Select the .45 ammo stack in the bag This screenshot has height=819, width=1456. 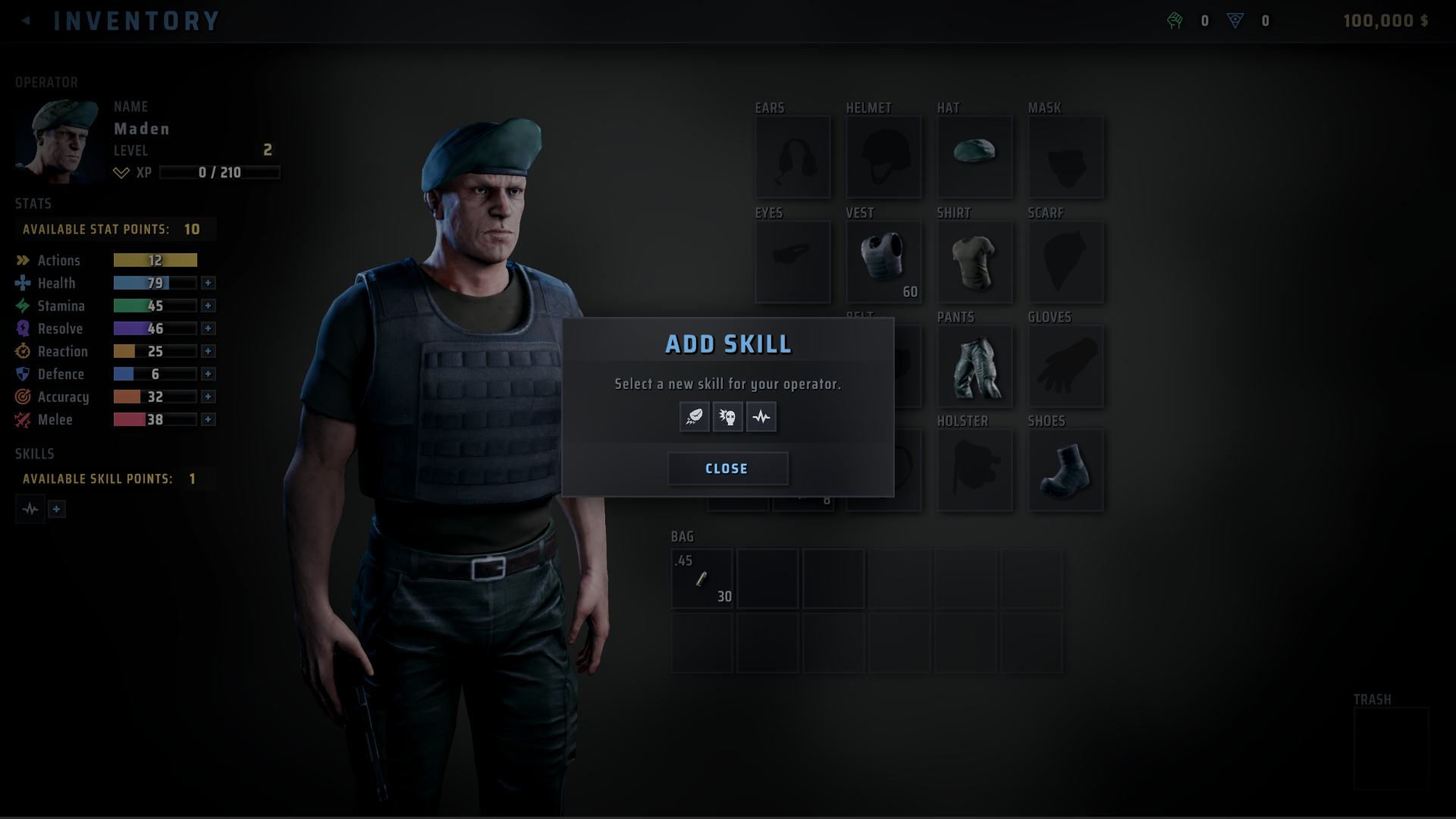pos(701,579)
